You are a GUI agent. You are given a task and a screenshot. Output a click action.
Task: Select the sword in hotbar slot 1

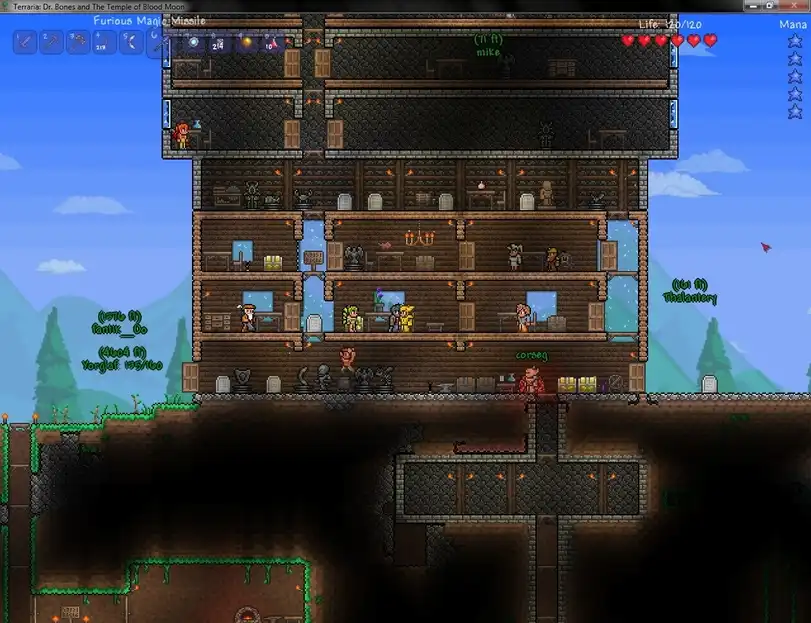pyautogui.click(x=25, y=42)
